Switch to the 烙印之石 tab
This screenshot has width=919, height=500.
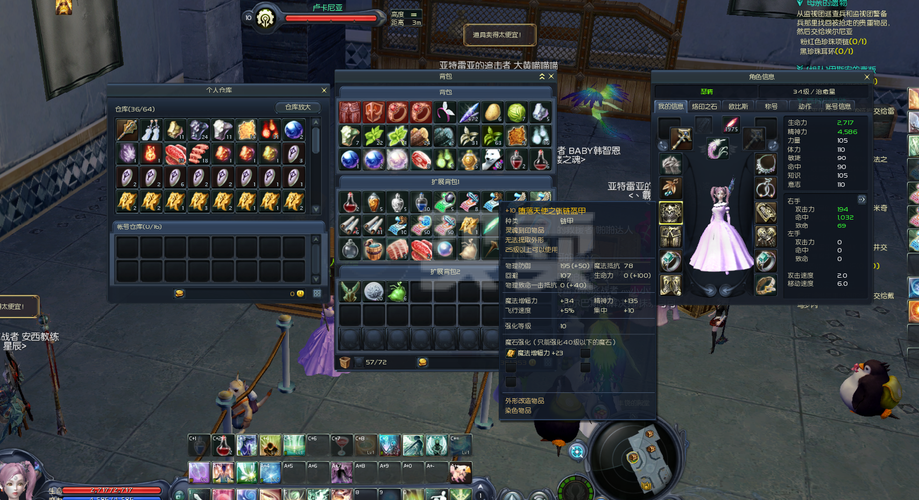click(x=705, y=106)
